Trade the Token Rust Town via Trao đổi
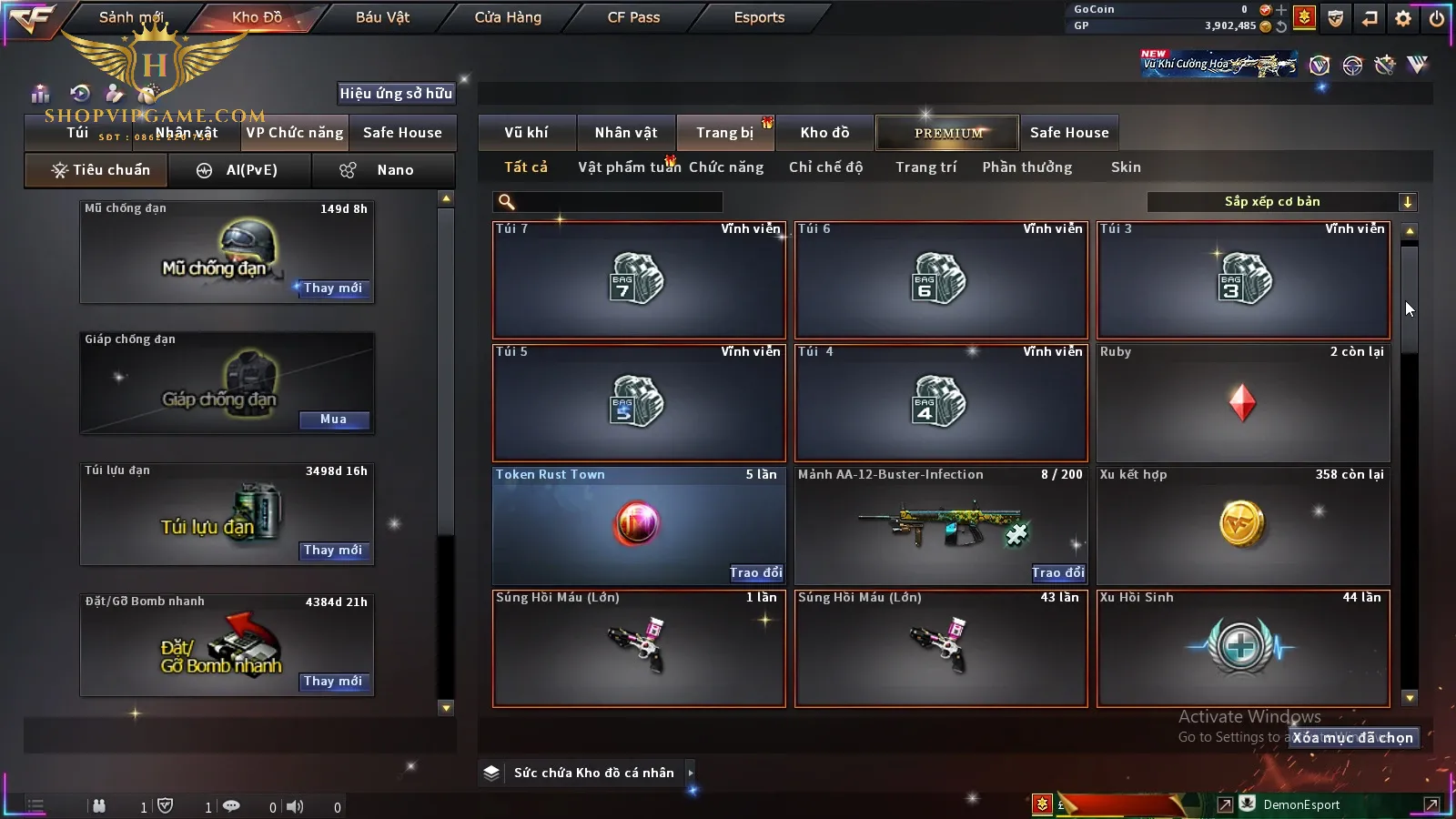This screenshot has height=819, width=1456. [756, 572]
